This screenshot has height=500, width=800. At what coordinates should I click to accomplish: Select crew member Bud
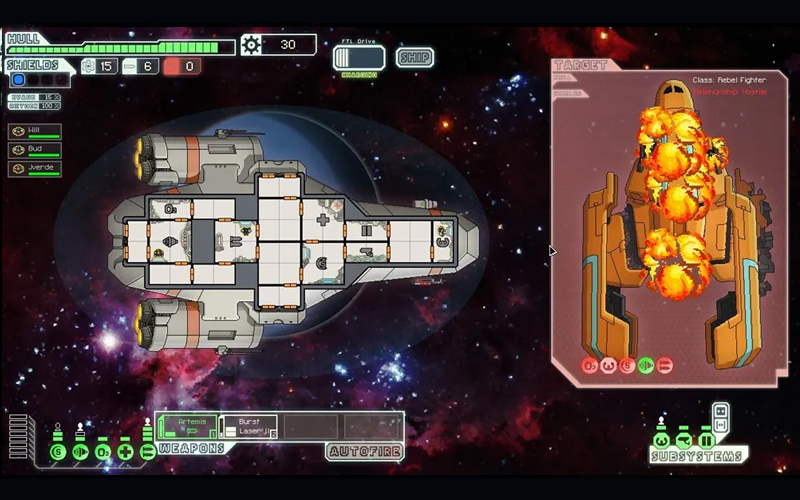pyautogui.click(x=35, y=150)
